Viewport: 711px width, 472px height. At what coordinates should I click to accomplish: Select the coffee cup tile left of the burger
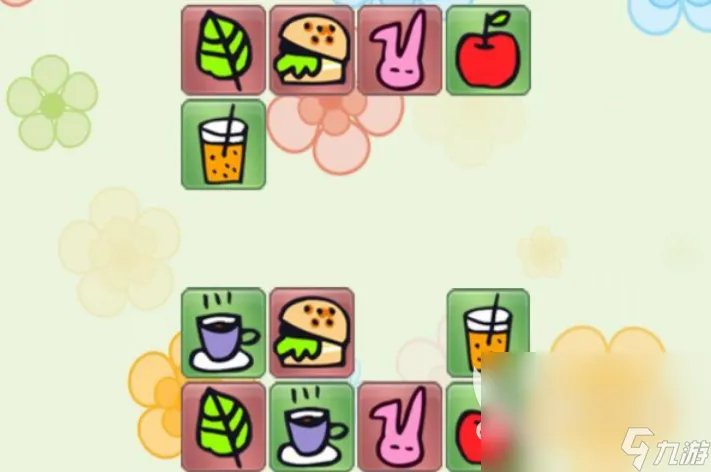point(223,332)
